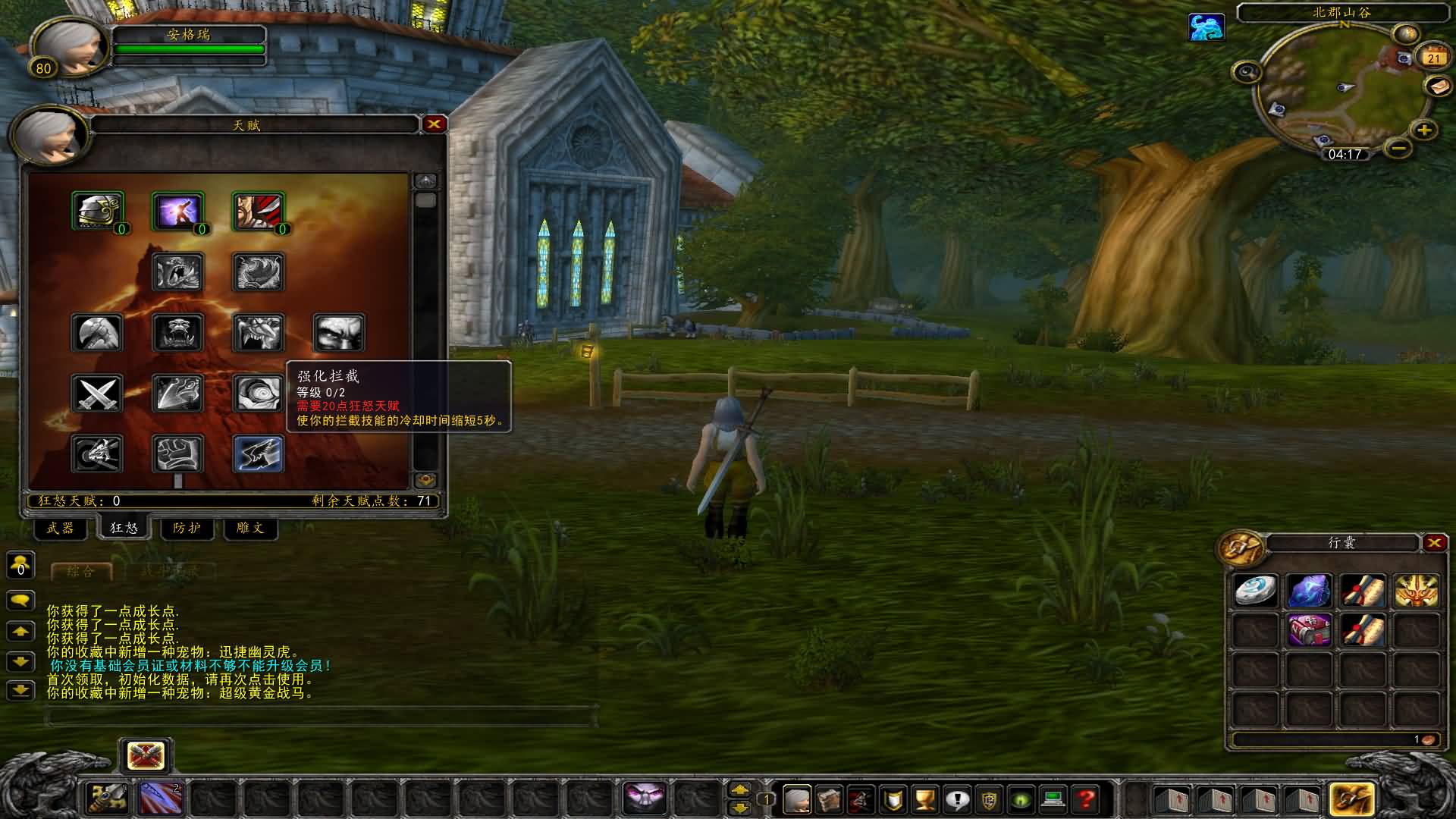The width and height of the screenshot is (1456, 819).
Task: Switch to the 防护 talent tab
Action: tap(187, 529)
